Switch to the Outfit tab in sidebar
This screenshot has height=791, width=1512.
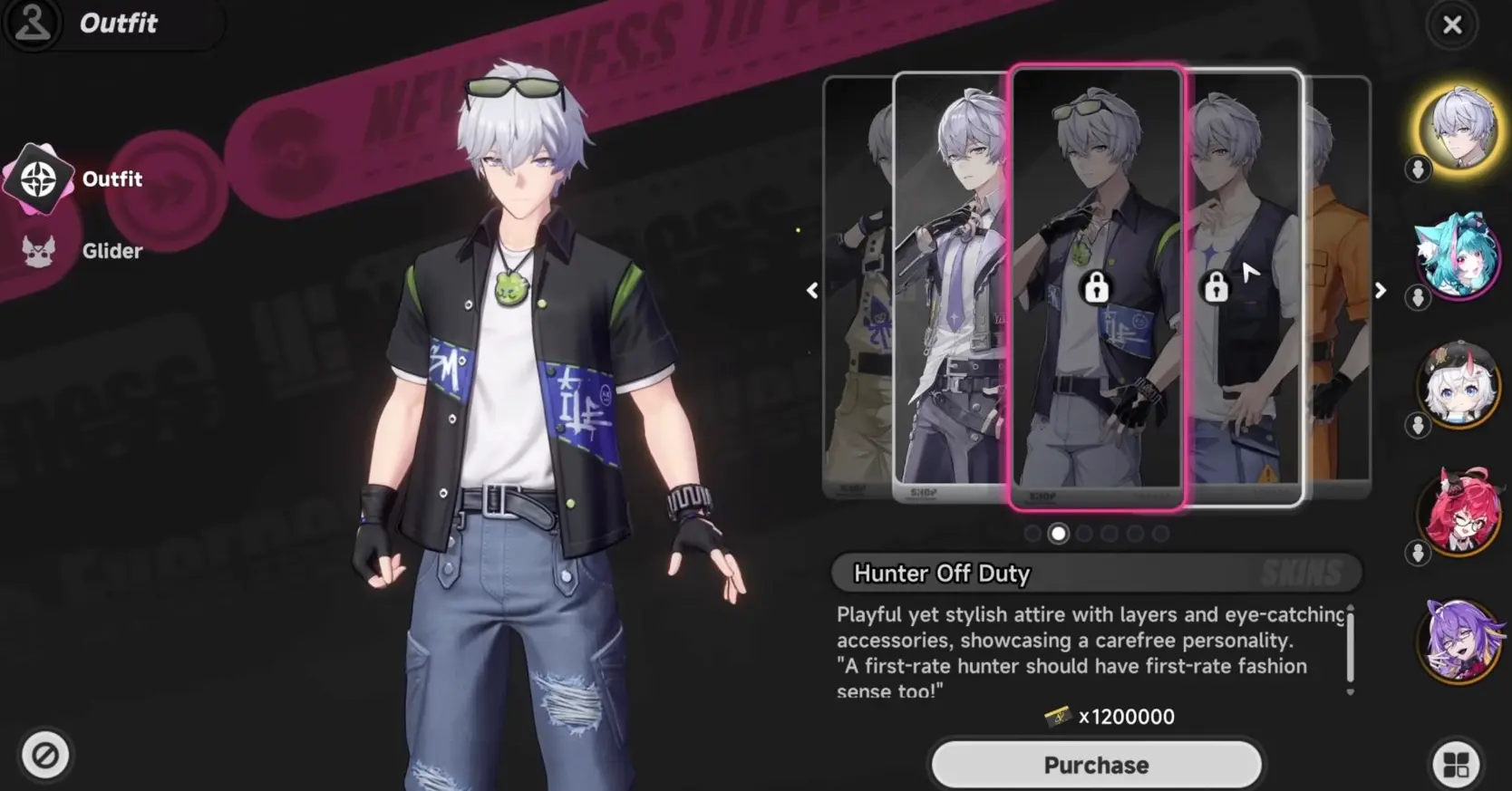(x=112, y=178)
